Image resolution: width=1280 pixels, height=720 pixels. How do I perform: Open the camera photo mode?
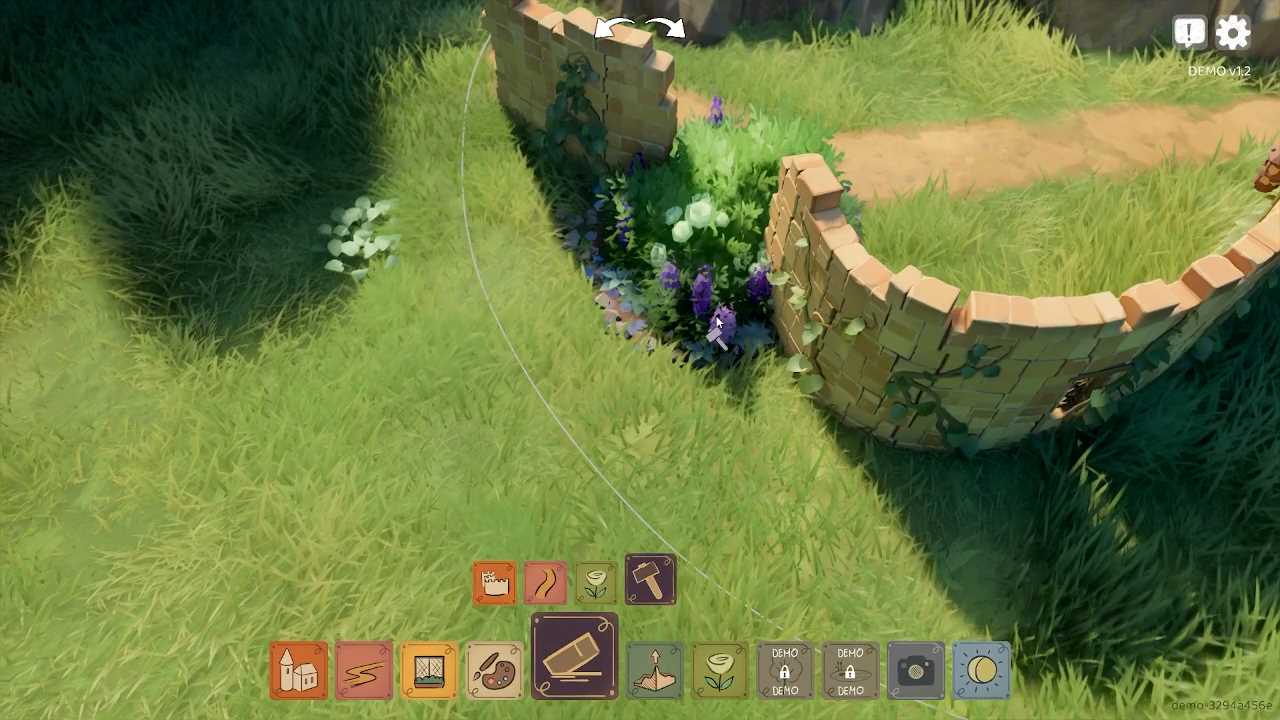916,670
